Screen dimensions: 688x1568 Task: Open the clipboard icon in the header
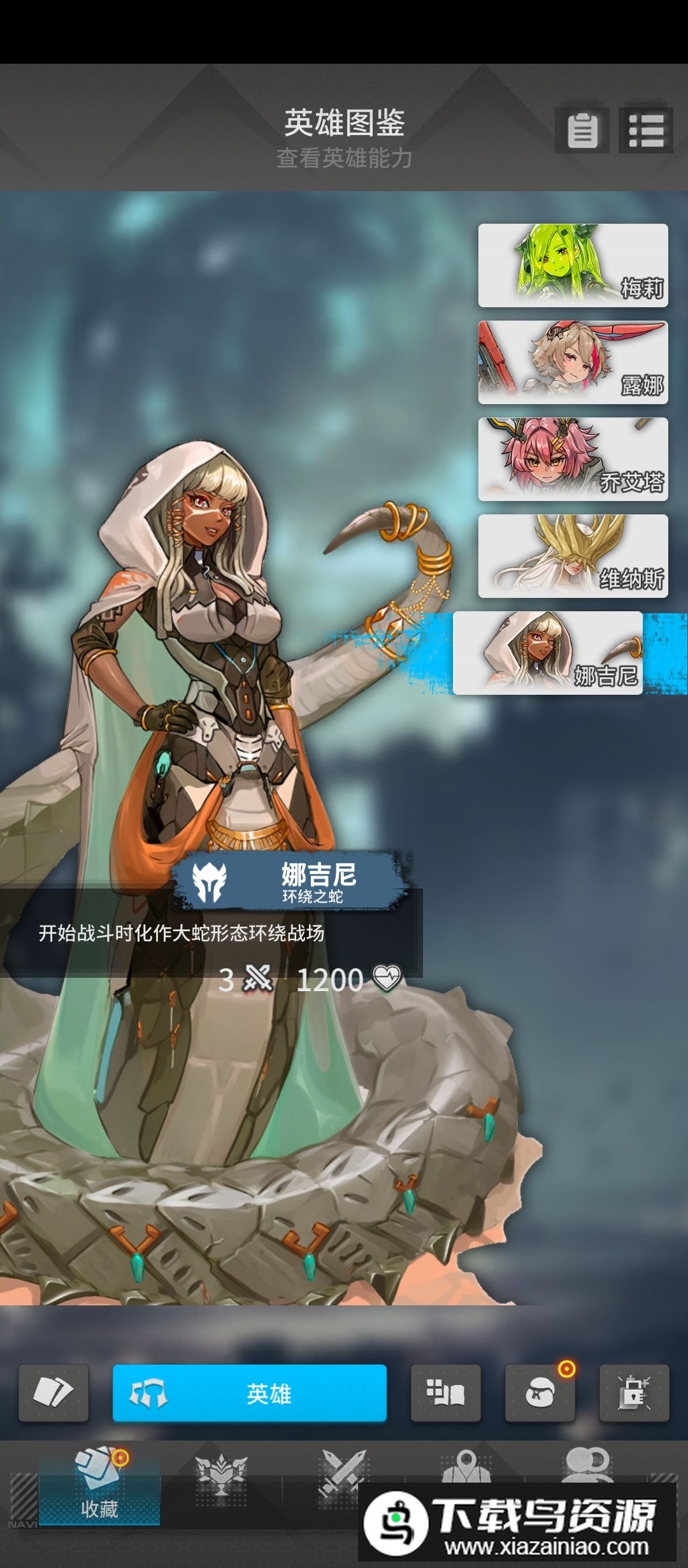coord(582,130)
